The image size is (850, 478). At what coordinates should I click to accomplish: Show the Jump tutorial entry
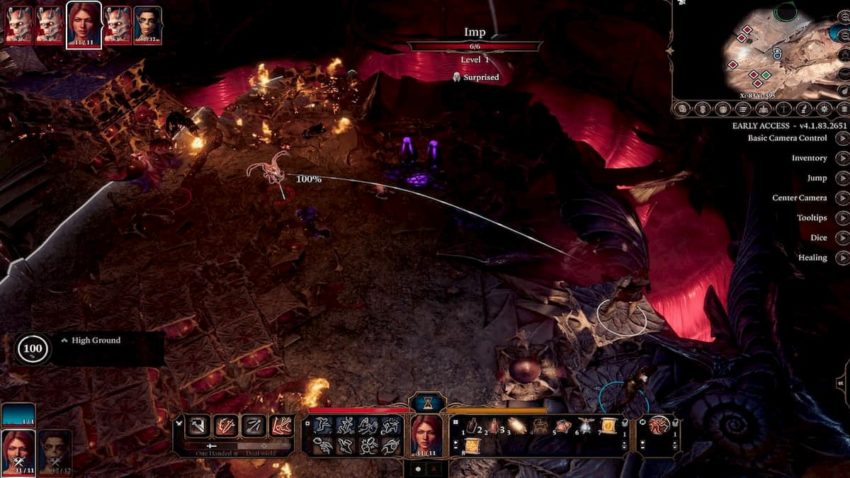842,178
